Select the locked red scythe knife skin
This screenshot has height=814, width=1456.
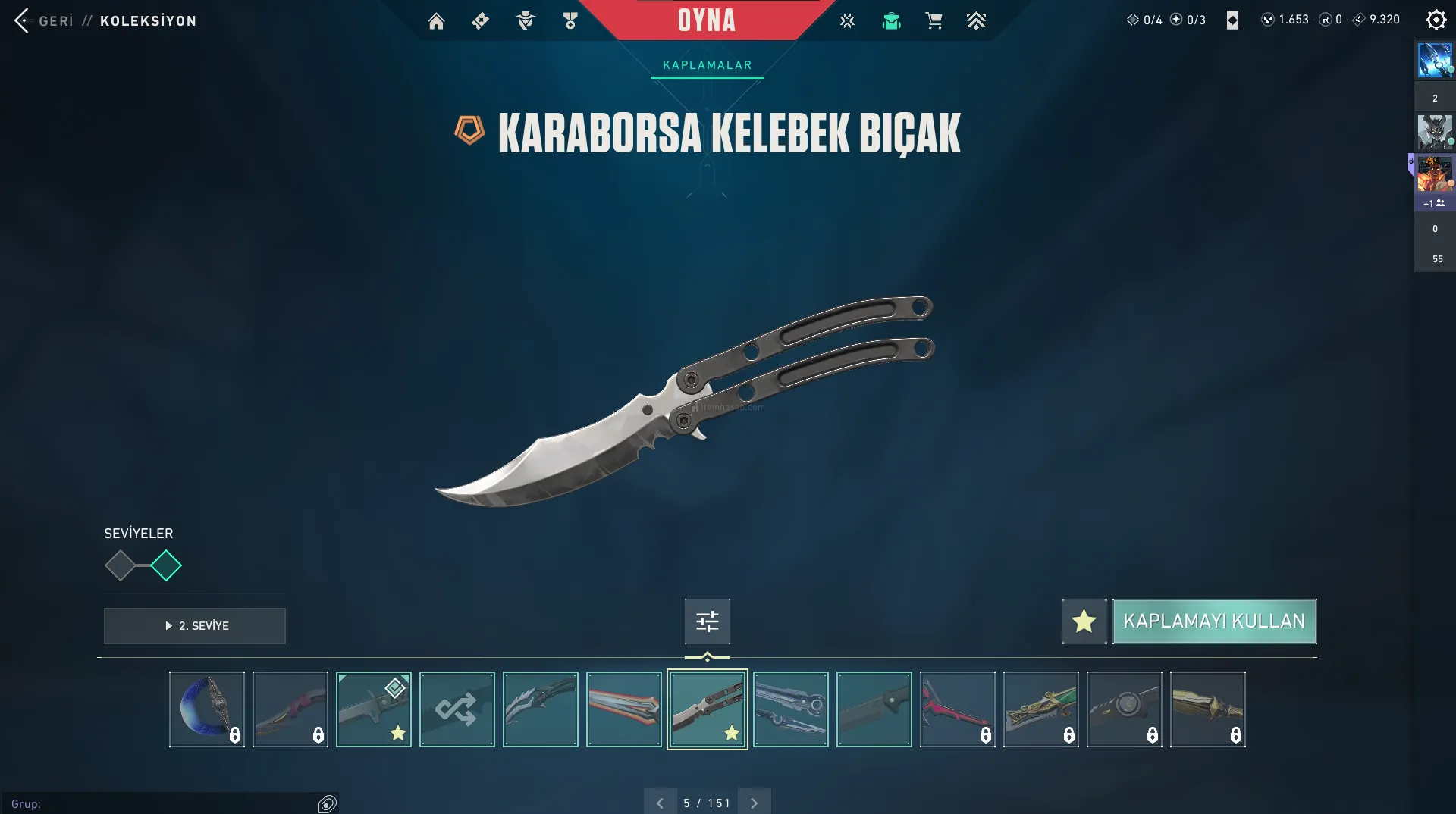[957, 709]
